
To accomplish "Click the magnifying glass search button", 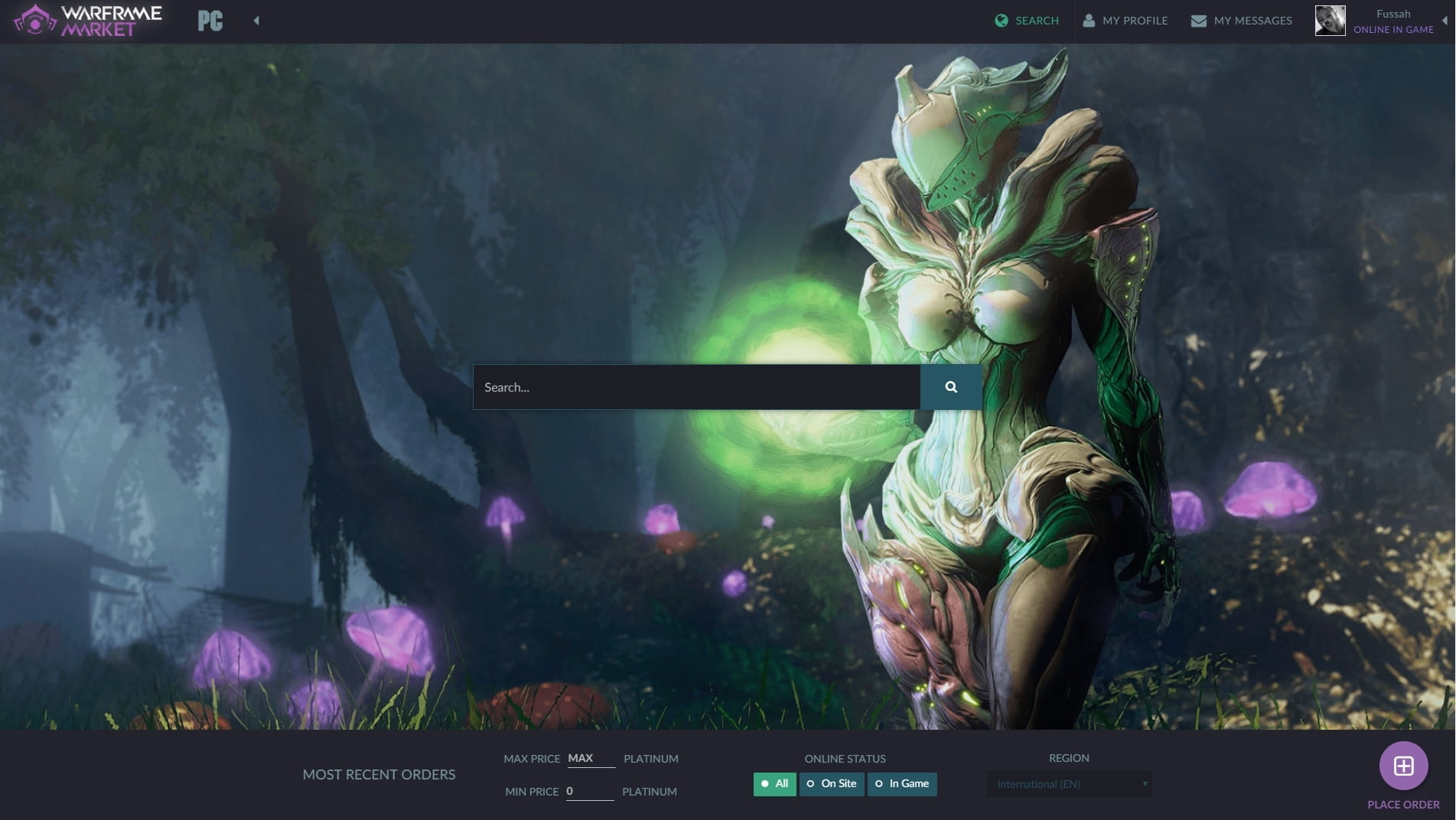I will (x=950, y=387).
